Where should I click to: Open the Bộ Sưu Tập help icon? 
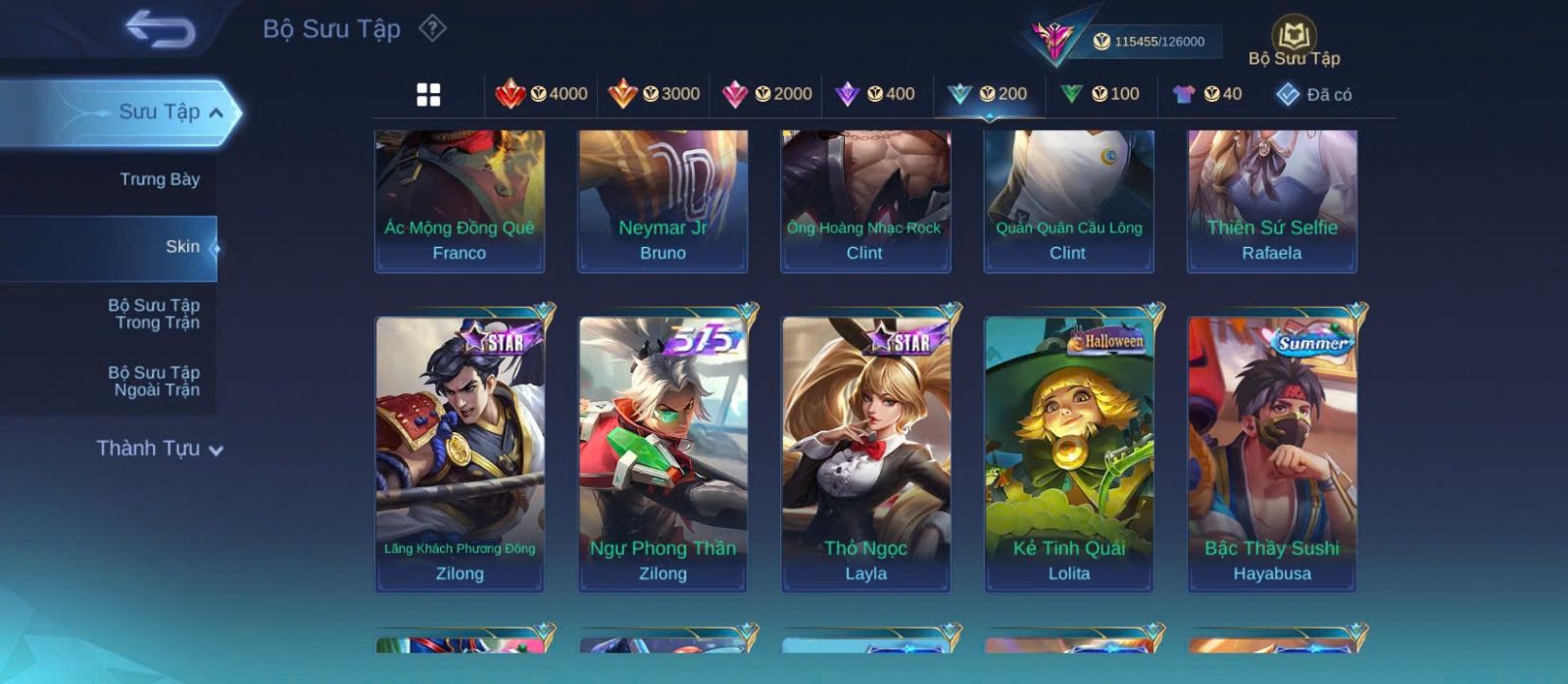click(432, 28)
